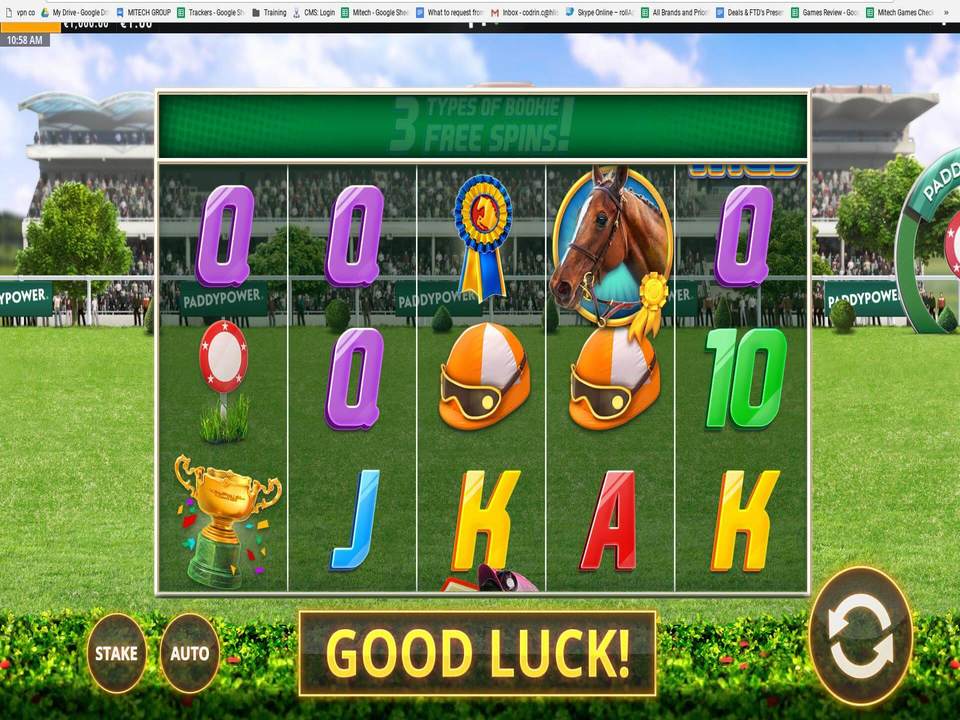The width and height of the screenshot is (960, 720).
Task: Open the STAKE settings button
Action: coord(116,653)
